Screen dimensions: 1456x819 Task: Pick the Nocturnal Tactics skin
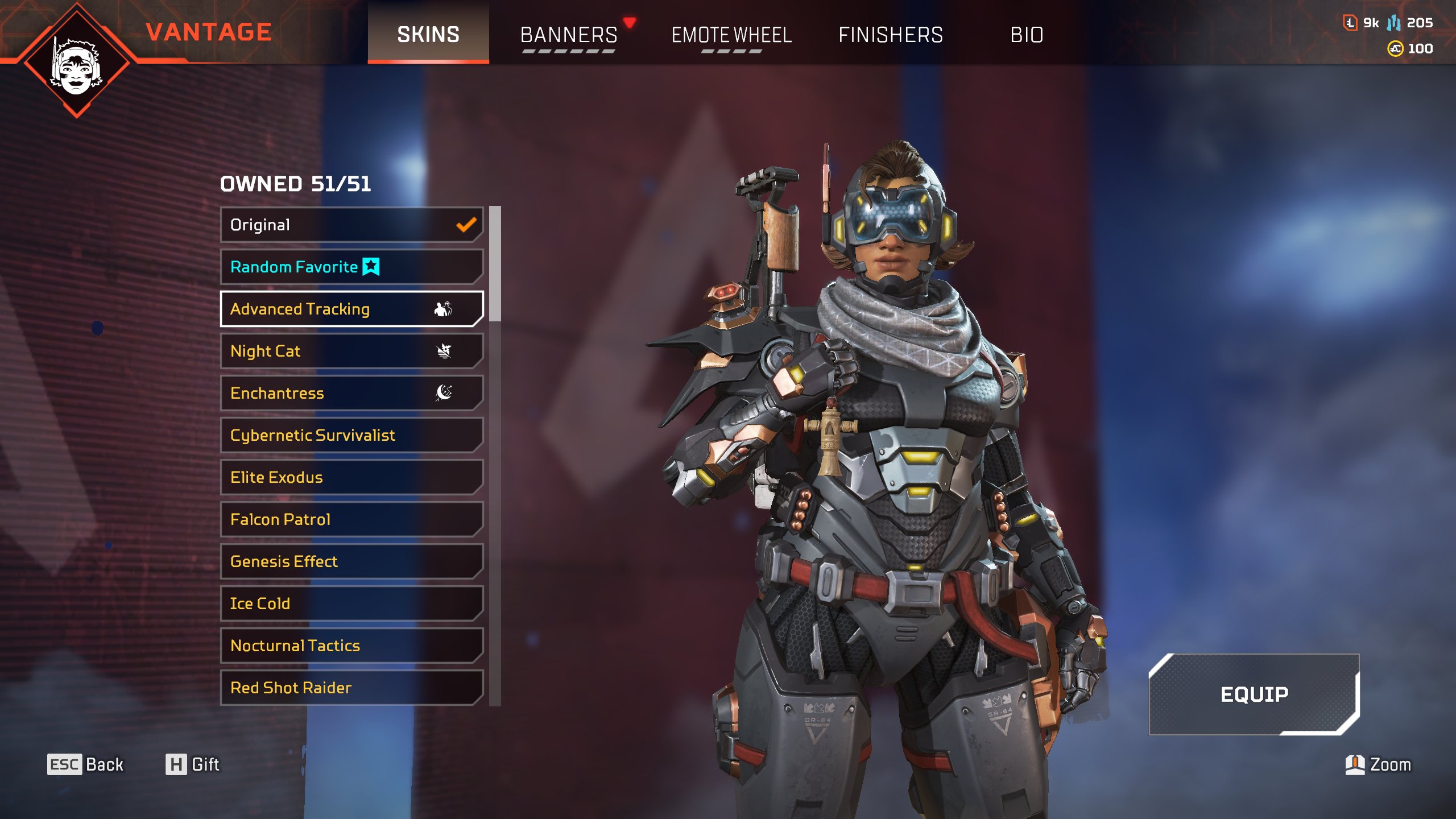tap(351, 646)
